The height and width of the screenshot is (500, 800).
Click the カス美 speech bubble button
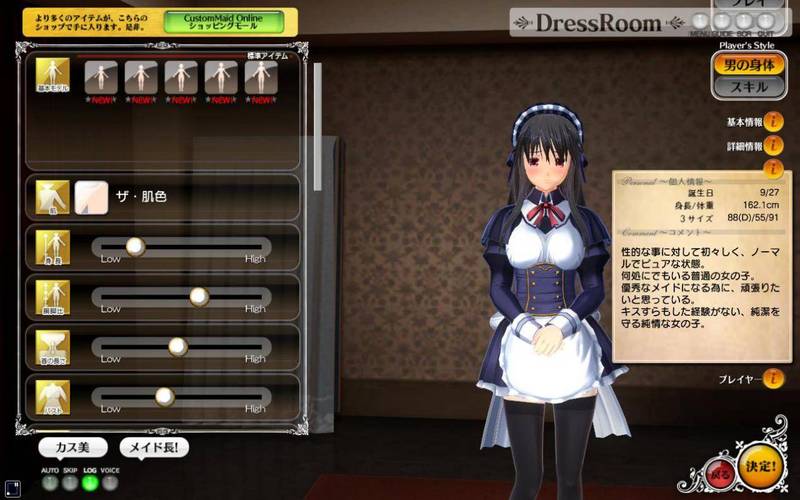pos(73,448)
